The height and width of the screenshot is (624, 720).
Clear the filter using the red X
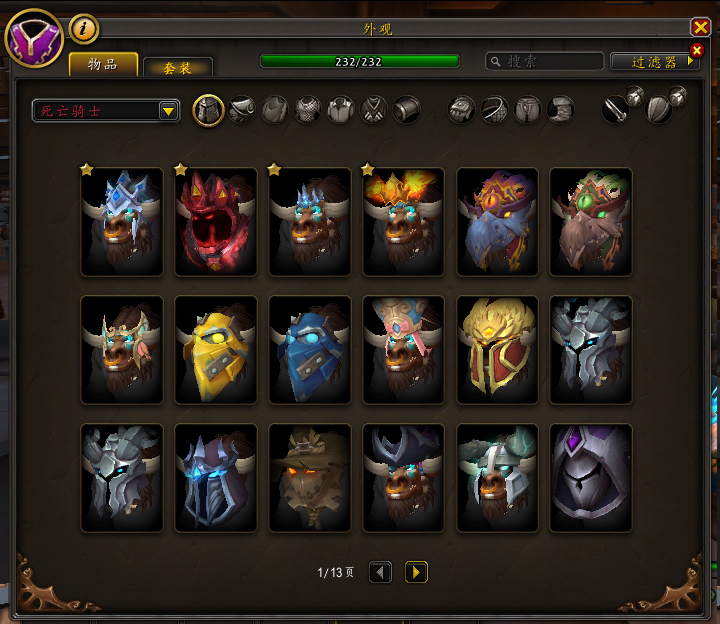click(697, 49)
